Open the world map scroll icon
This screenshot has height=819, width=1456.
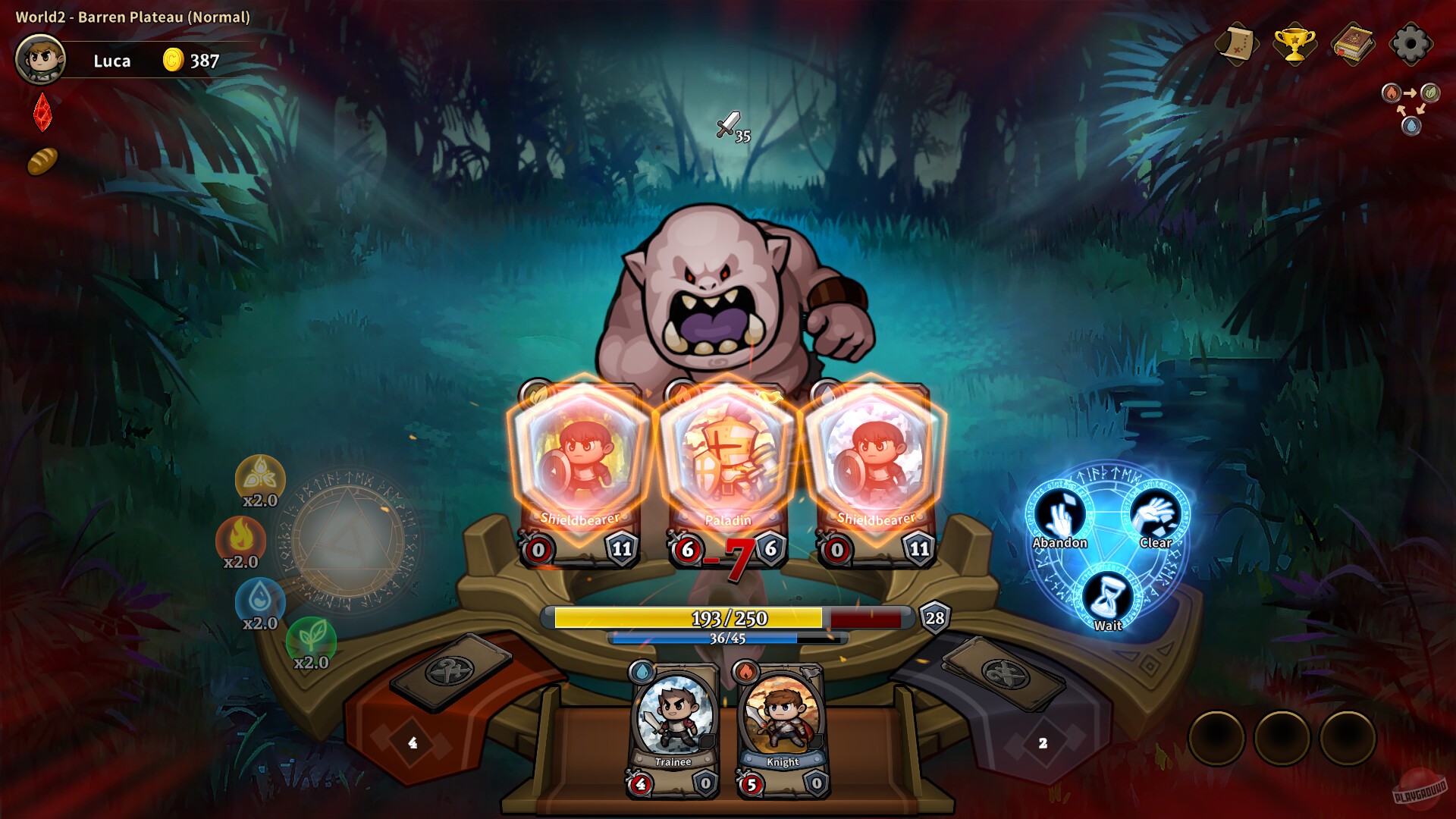click(1238, 44)
